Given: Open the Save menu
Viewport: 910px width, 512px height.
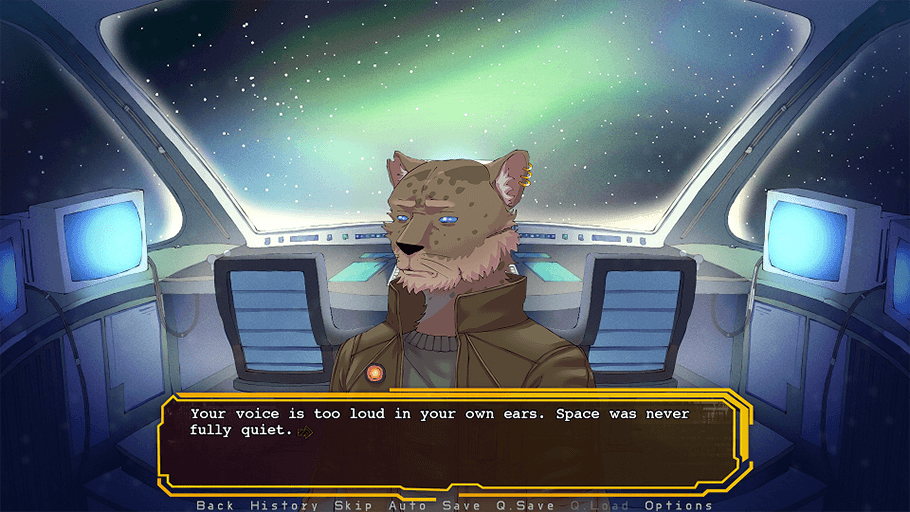Looking at the screenshot, I should click(x=461, y=505).
